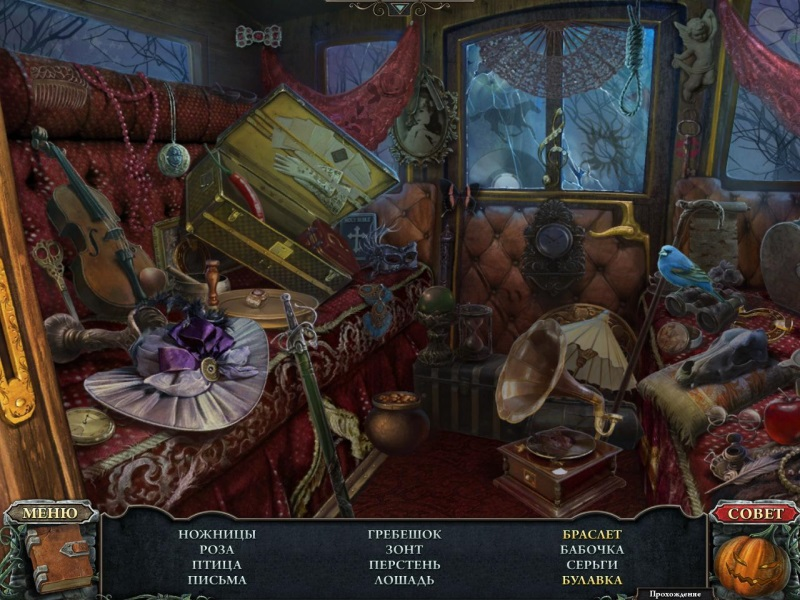
Task: Activate the jack-o'-lantern pumpkin hint
Action: click(x=753, y=563)
